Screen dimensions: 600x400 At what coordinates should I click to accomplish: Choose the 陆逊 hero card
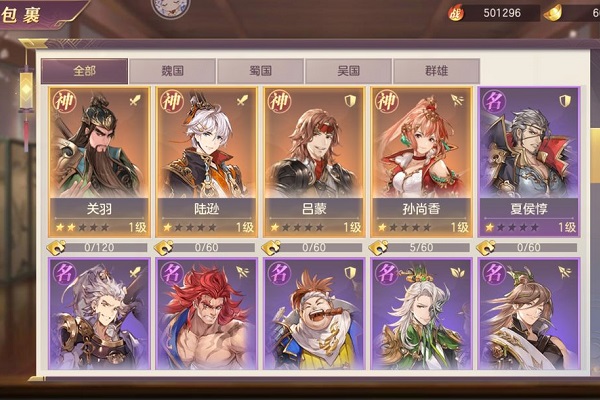coord(207,160)
